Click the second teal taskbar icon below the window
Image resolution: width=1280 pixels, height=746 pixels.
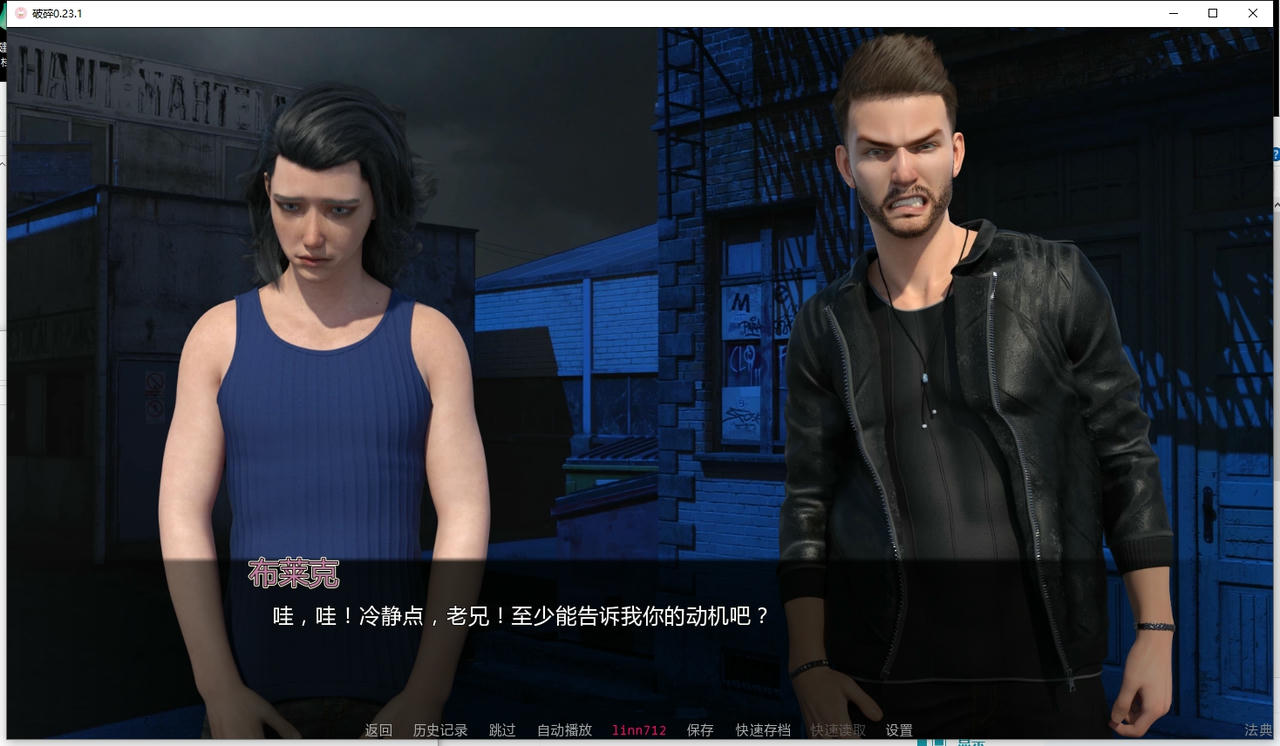click(939, 743)
